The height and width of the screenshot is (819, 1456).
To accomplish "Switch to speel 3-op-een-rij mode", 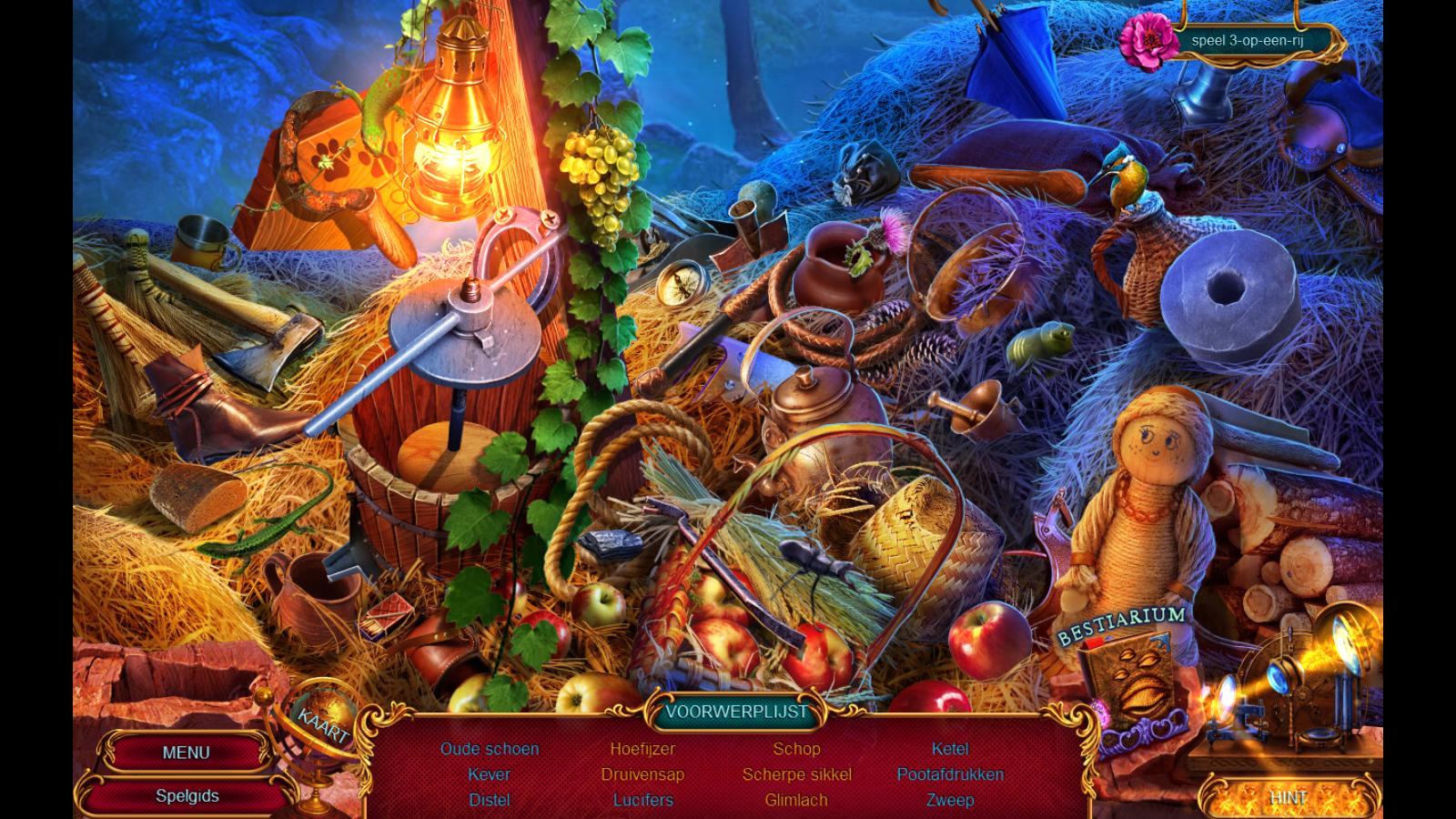I will (x=1247, y=41).
